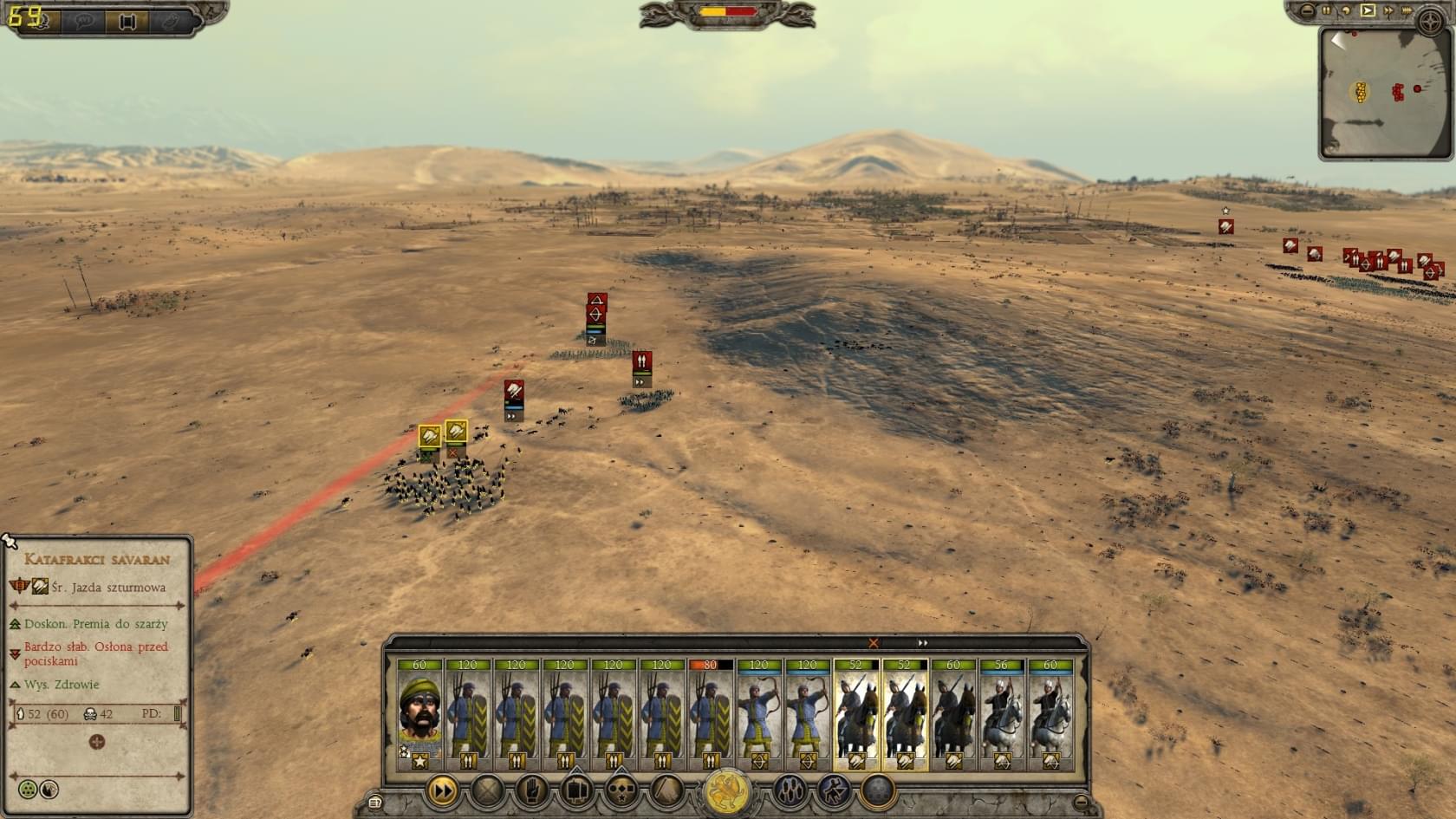Collapse the unit panel with minus button
Screen dimensions: 1456x819
[1081, 802]
